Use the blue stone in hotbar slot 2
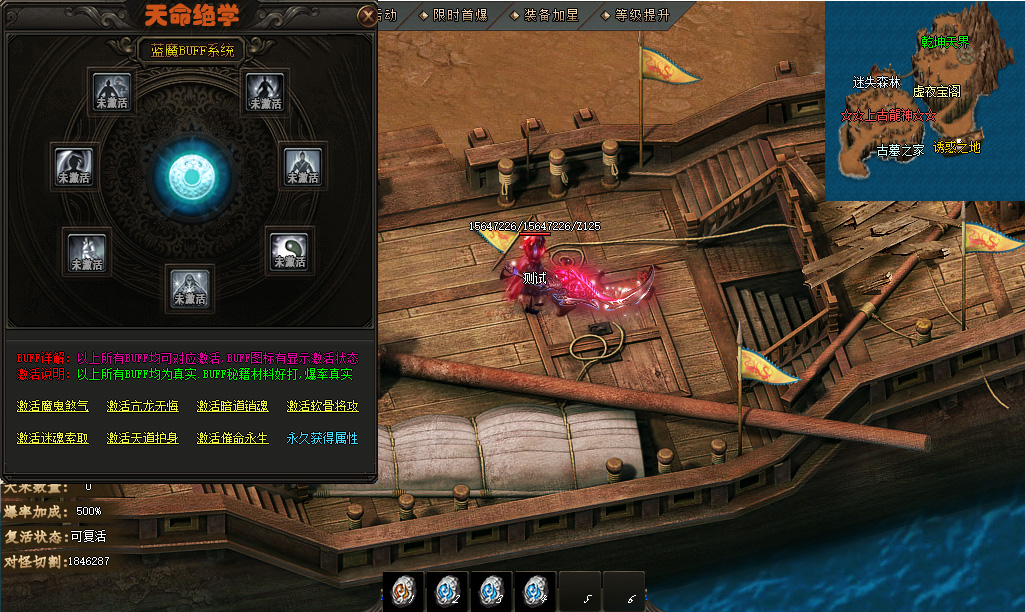The width and height of the screenshot is (1025, 612). click(446, 591)
